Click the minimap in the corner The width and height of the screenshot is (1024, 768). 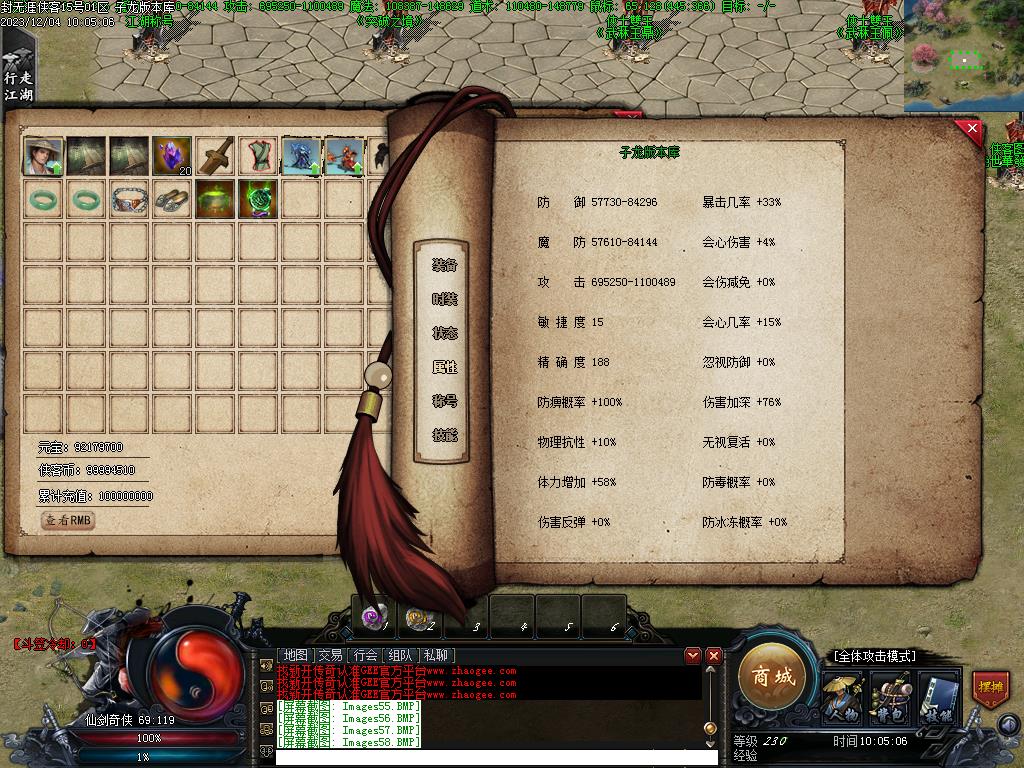(963, 55)
